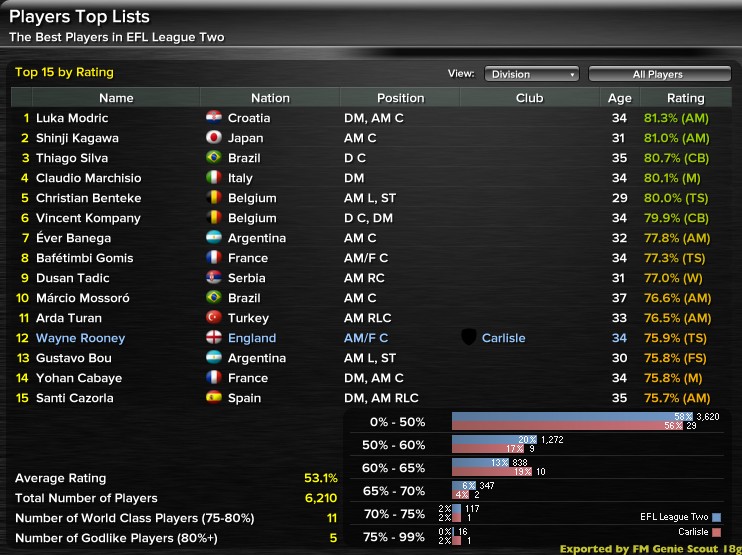Sort players by Age column header
This screenshot has height=555, width=742.
pos(619,98)
